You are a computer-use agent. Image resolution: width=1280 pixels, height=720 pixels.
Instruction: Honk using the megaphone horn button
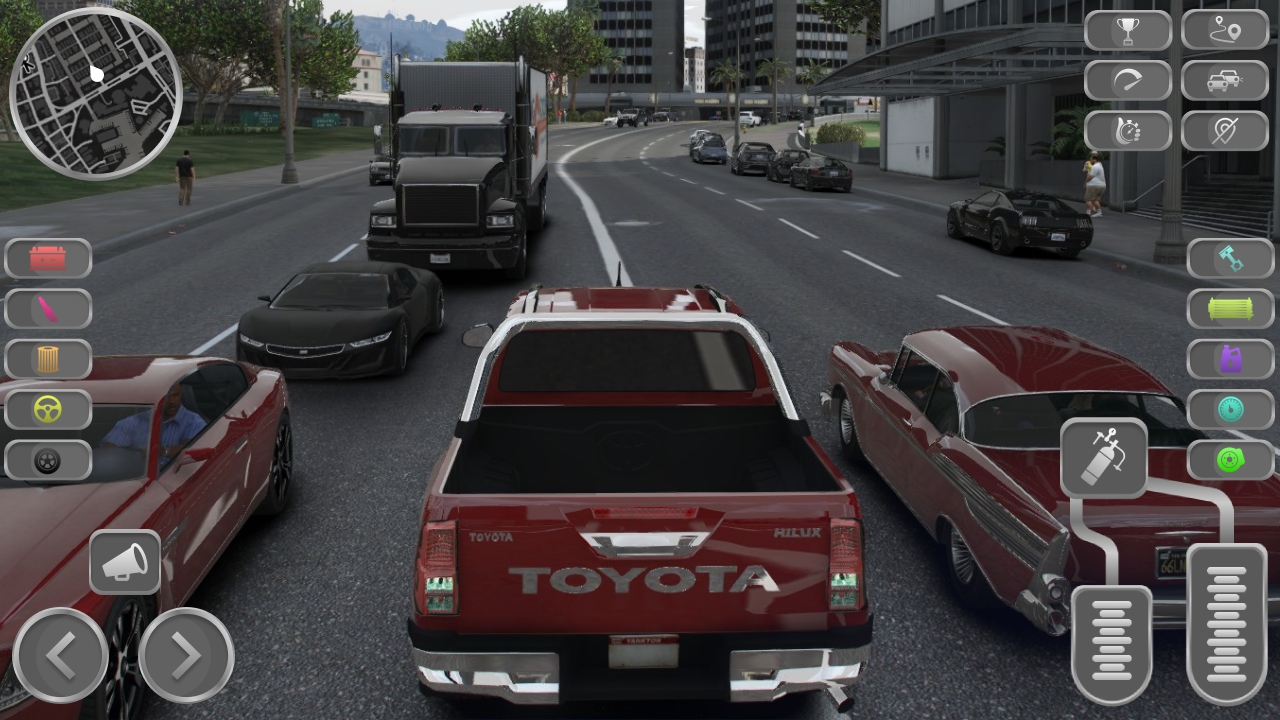click(125, 561)
